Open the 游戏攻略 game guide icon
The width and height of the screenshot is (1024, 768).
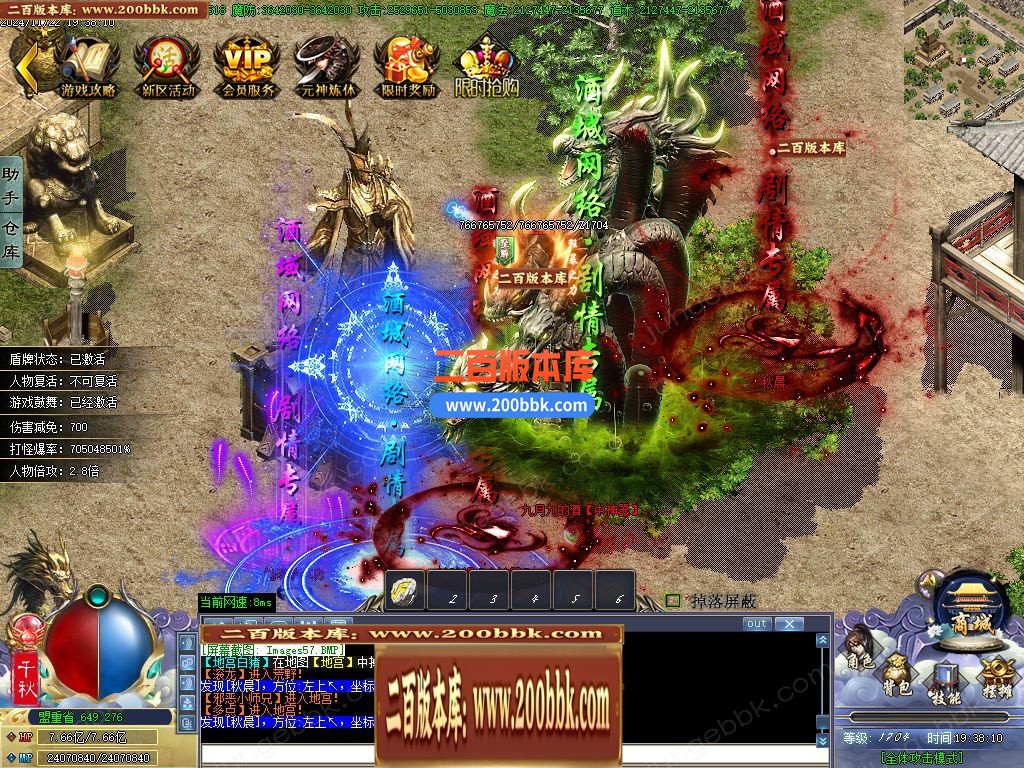(87, 64)
